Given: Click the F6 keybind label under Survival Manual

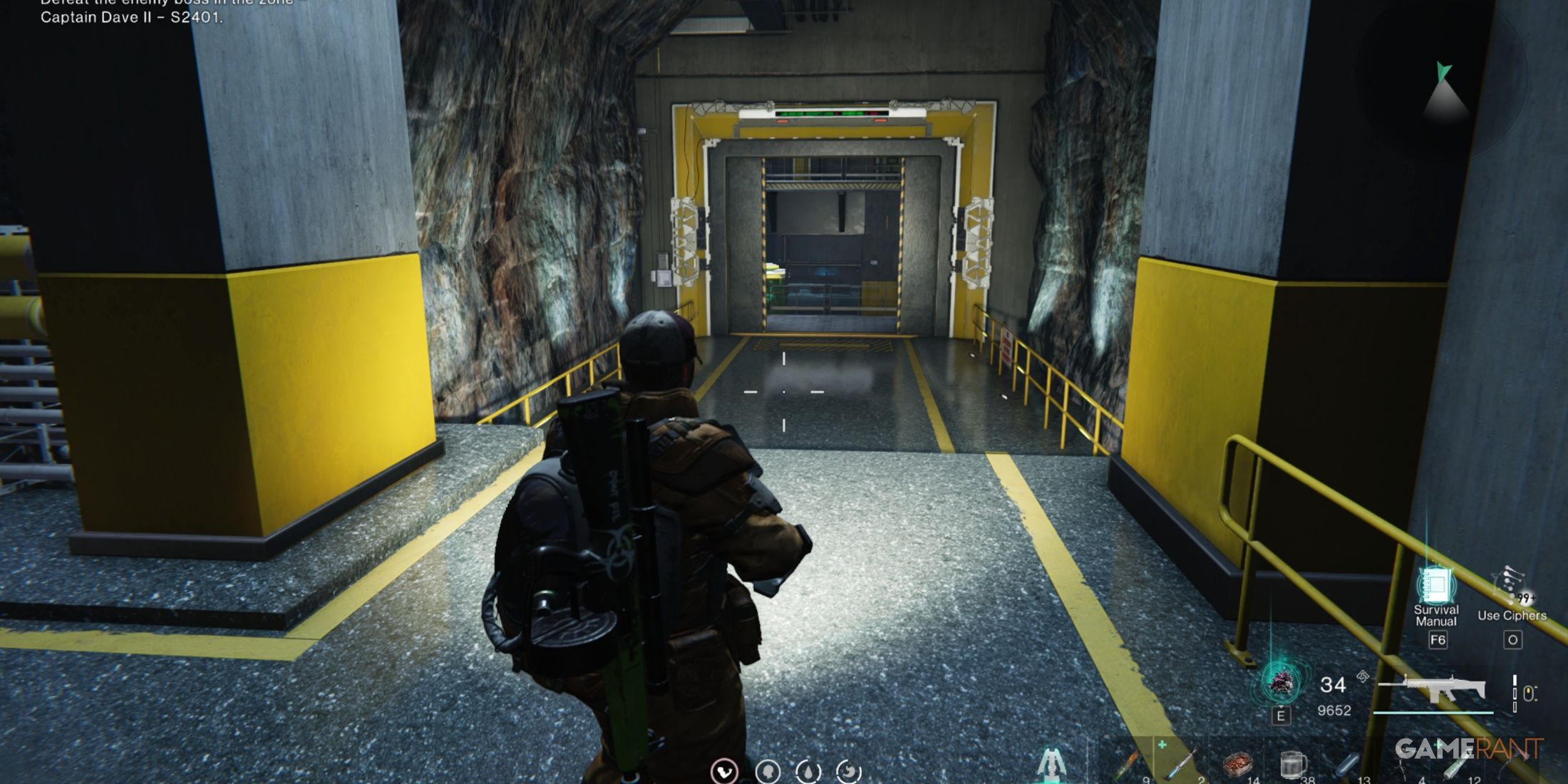Looking at the screenshot, I should pyautogui.click(x=1437, y=641).
